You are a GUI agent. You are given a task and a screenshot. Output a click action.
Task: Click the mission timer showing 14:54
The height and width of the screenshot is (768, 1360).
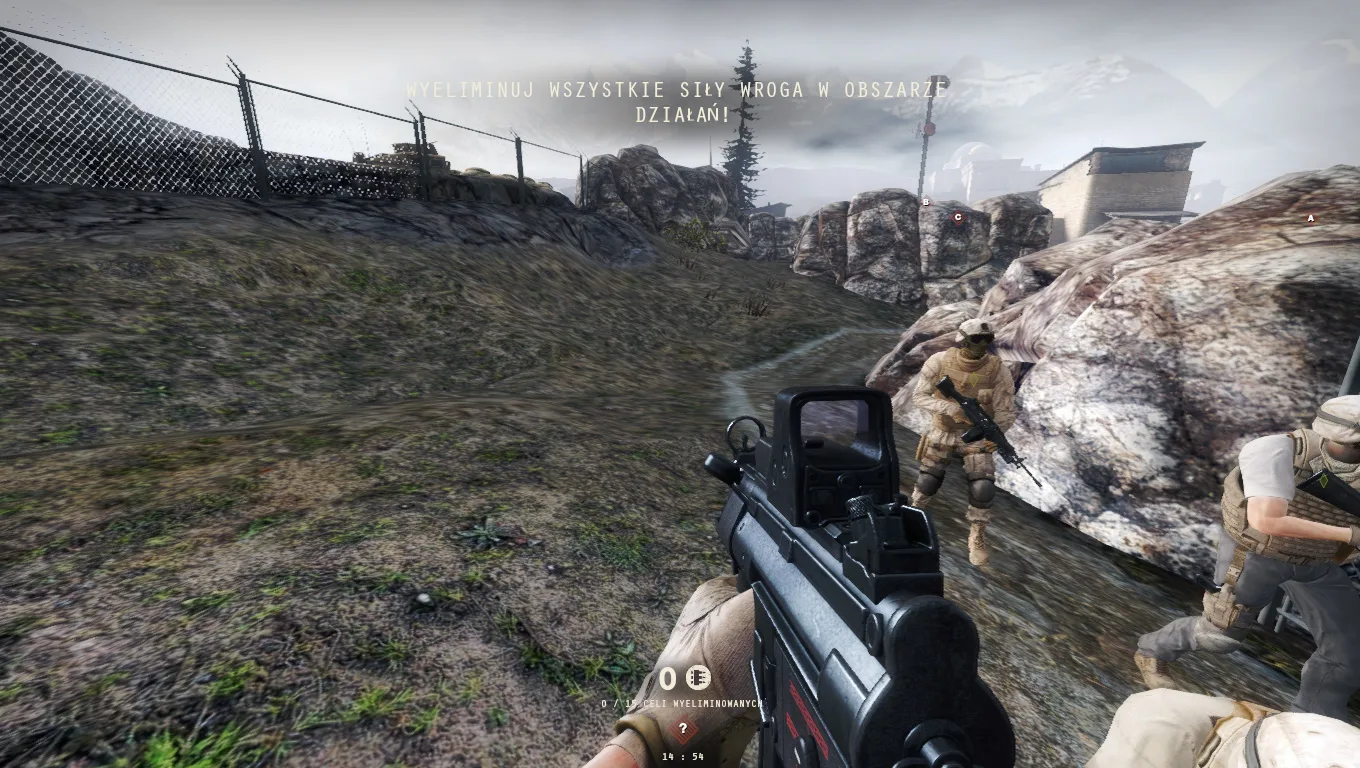pyautogui.click(x=684, y=756)
